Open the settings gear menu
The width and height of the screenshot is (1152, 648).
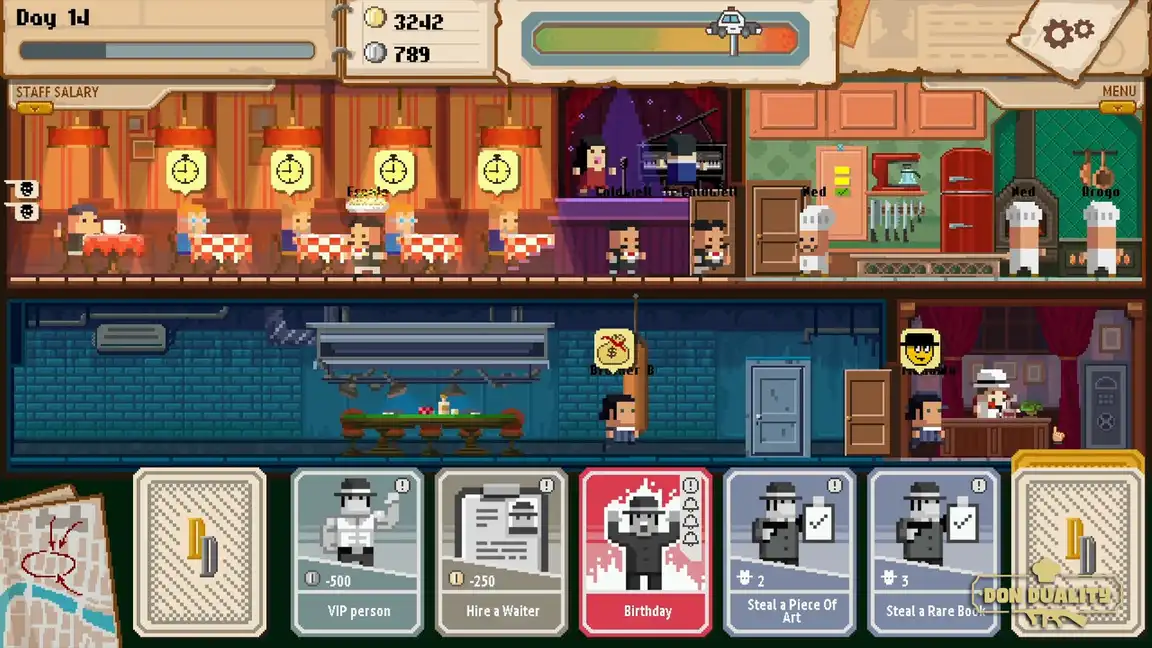1068,34
